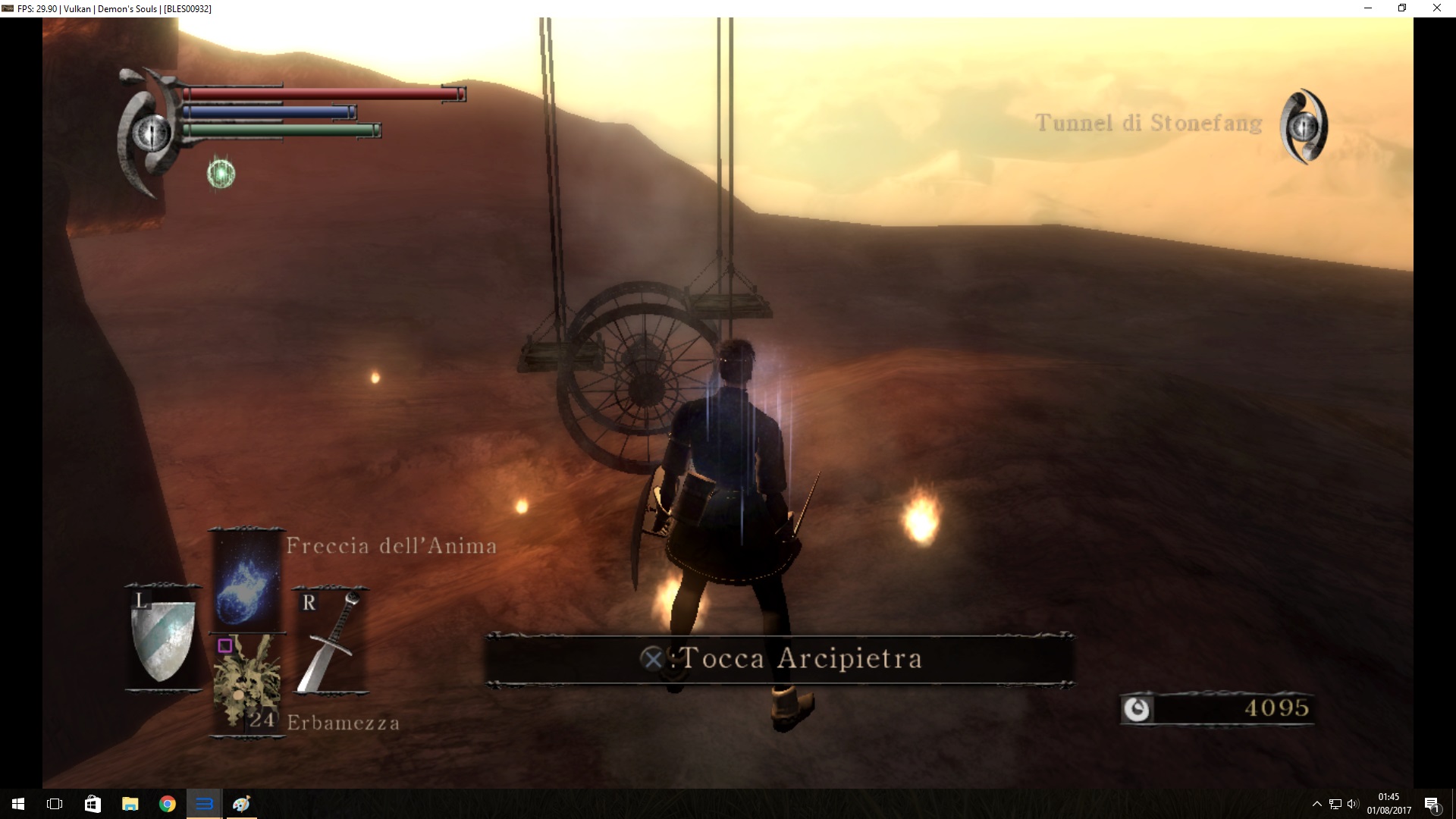The image size is (1456, 819).
Task: Click the green ring status effect icon
Action: point(221,174)
